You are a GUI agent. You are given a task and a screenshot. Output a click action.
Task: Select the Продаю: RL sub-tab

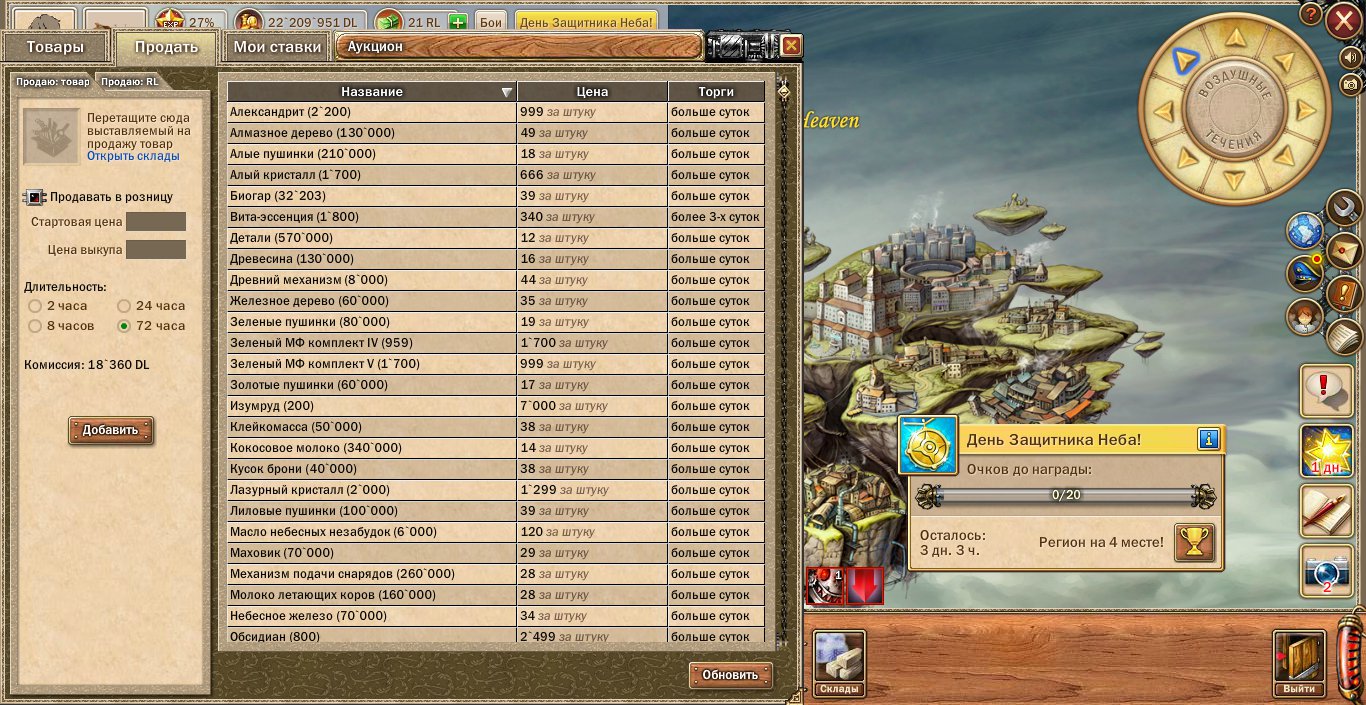[x=129, y=82]
